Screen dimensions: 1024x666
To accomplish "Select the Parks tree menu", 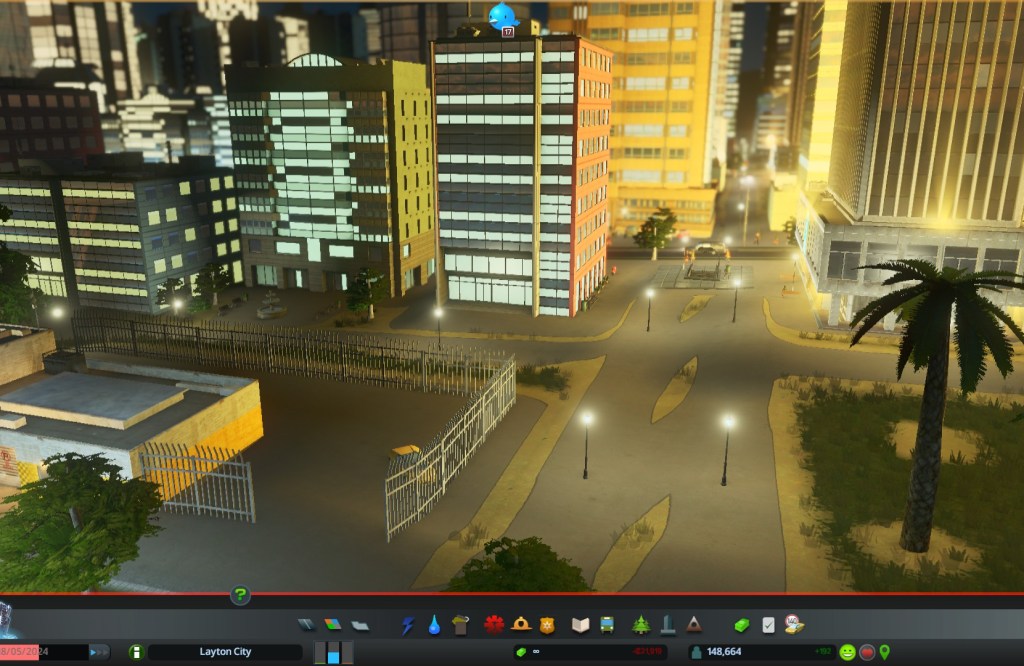I will 641,625.
